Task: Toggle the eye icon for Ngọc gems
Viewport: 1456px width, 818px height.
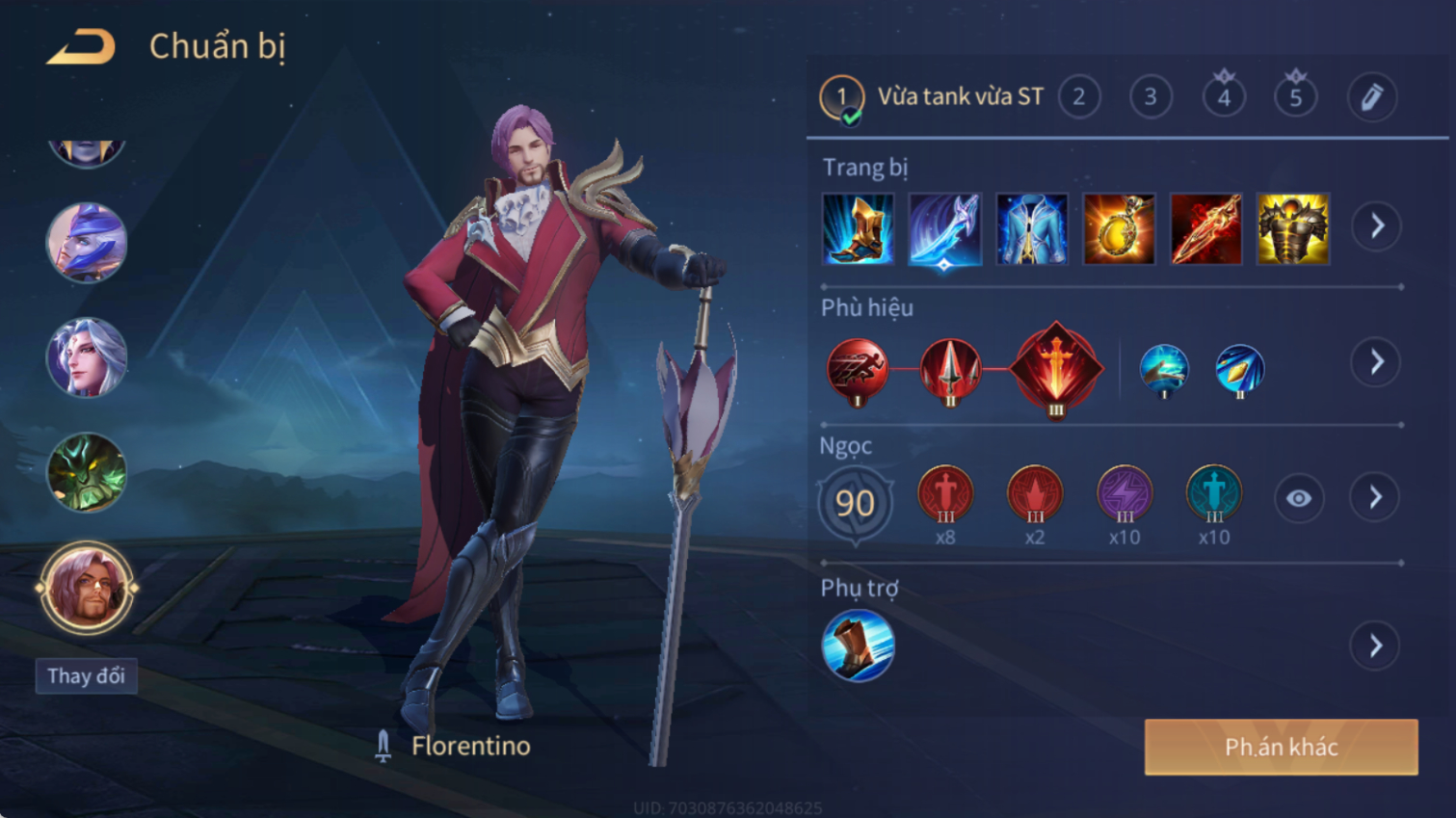Action: 1298,498
